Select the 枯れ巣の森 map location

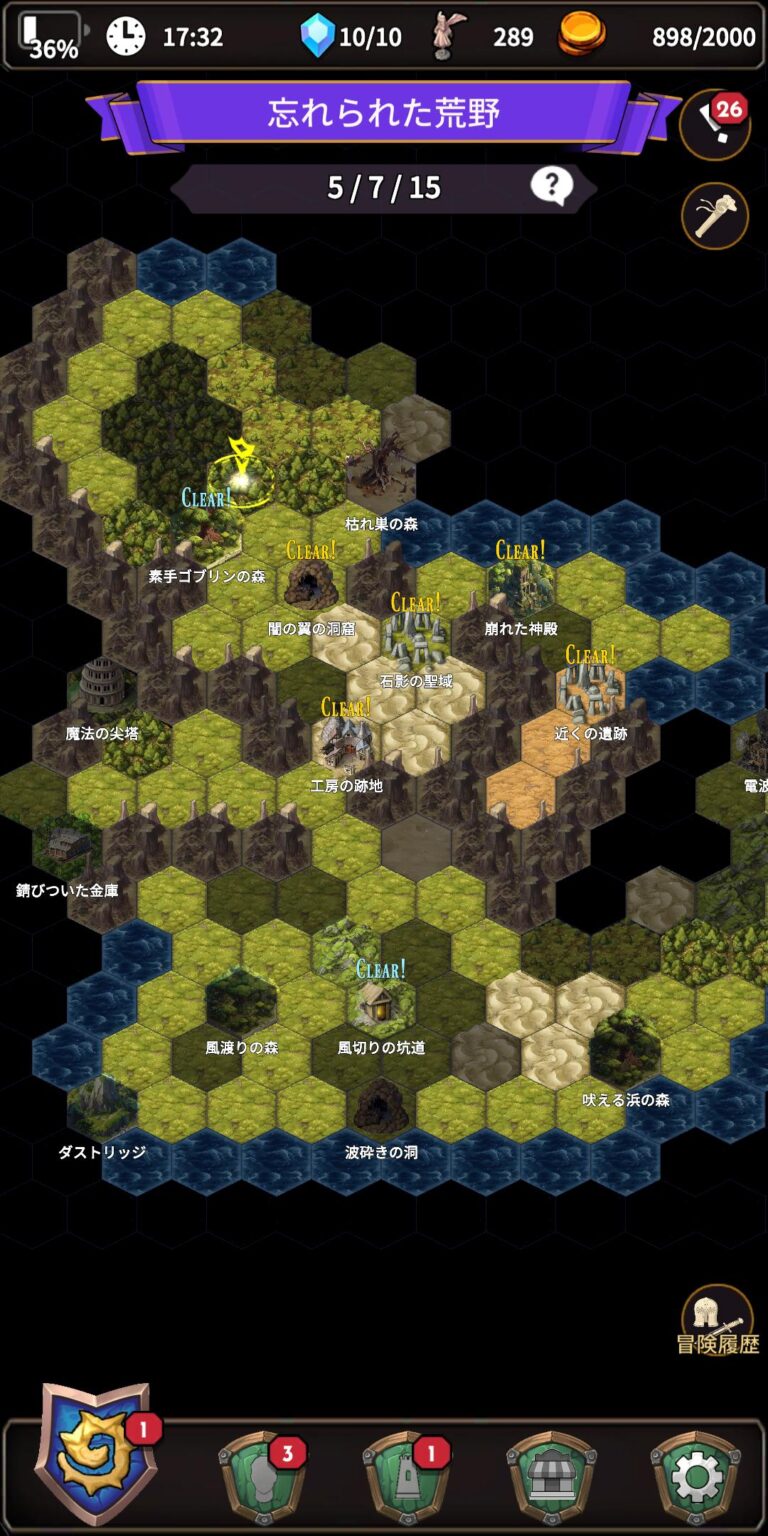coord(381,472)
